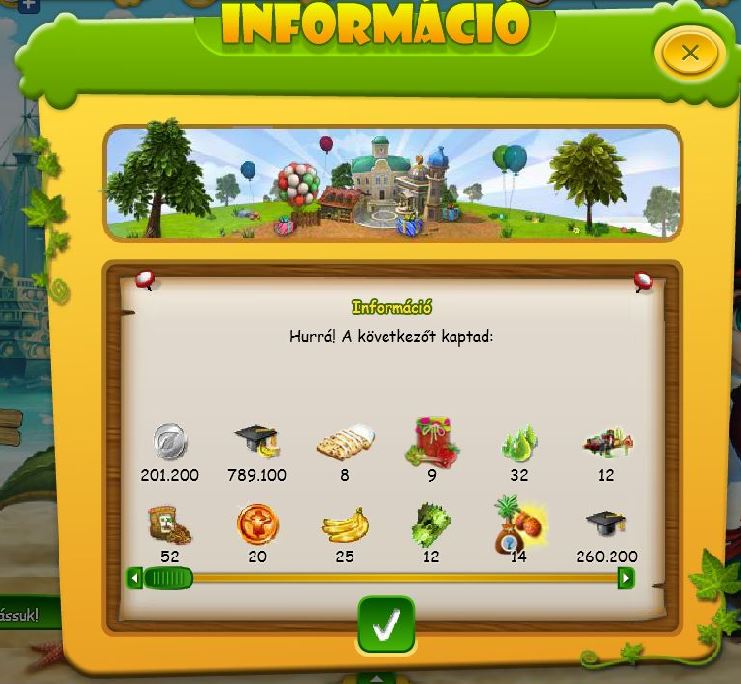741x684 pixels.
Task: Close the Információ window
Action: [689, 54]
